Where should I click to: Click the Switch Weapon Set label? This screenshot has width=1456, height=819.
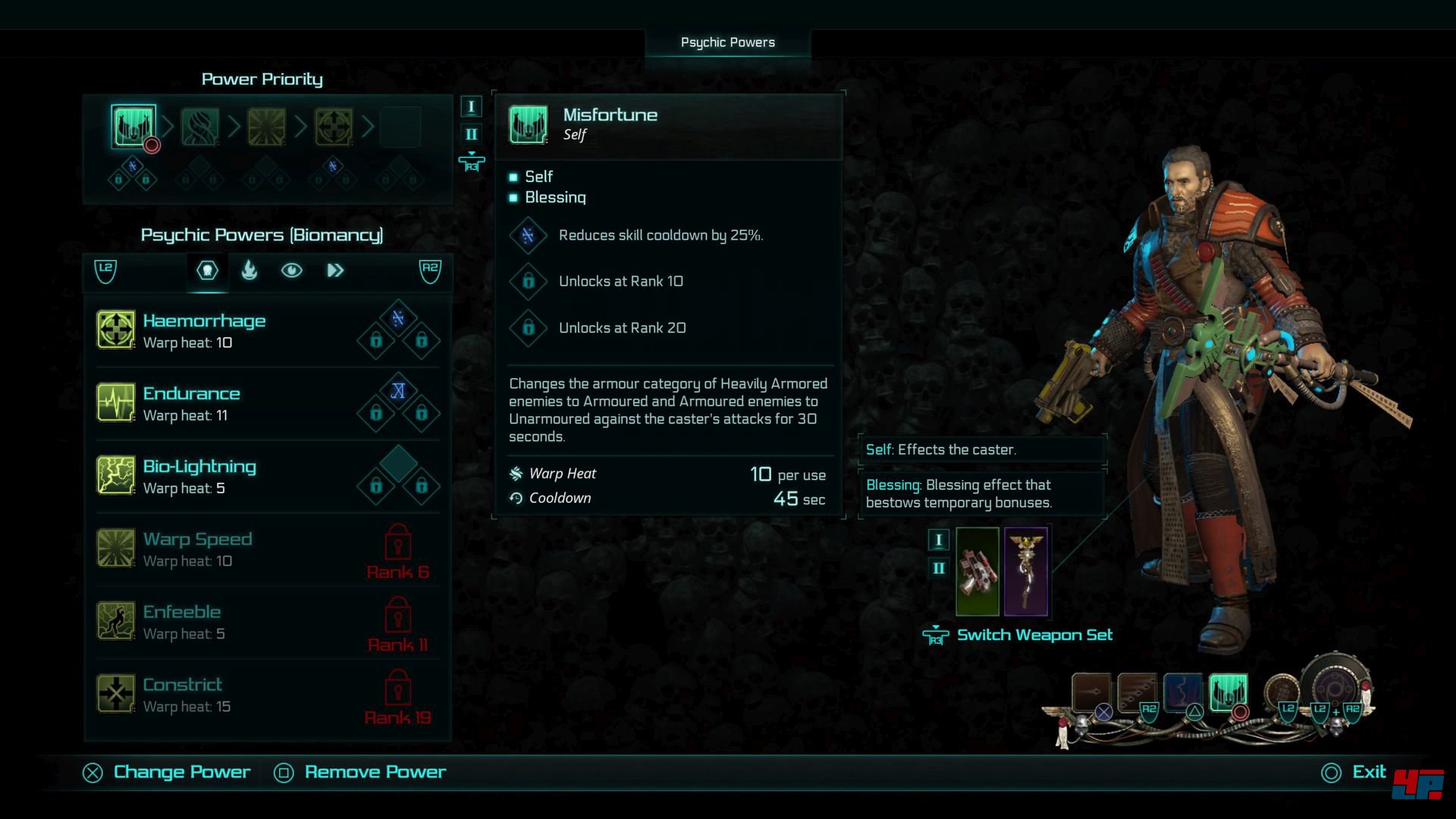point(1034,635)
